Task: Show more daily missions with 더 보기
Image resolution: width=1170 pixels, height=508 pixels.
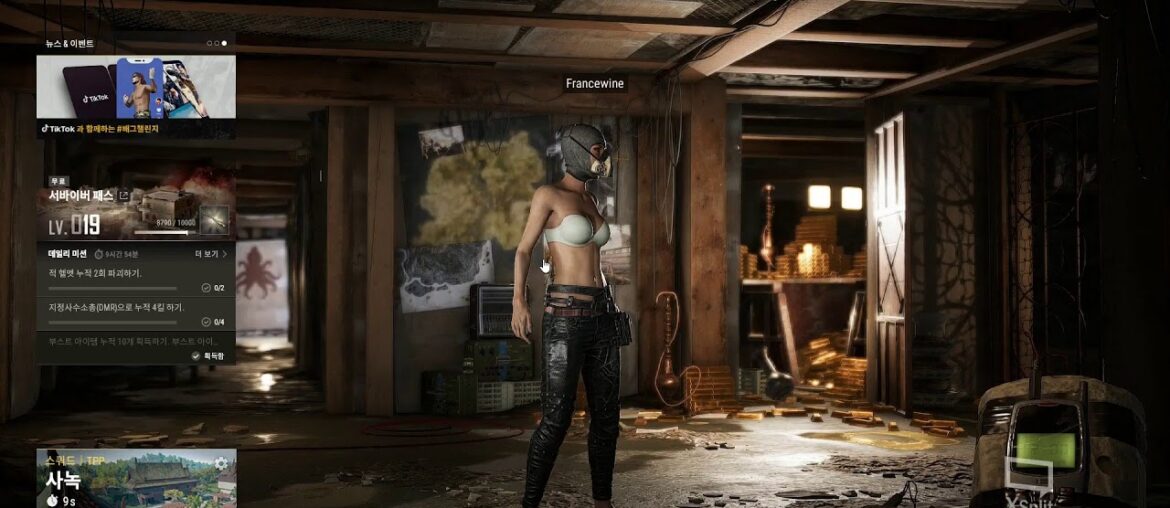Action: point(210,254)
